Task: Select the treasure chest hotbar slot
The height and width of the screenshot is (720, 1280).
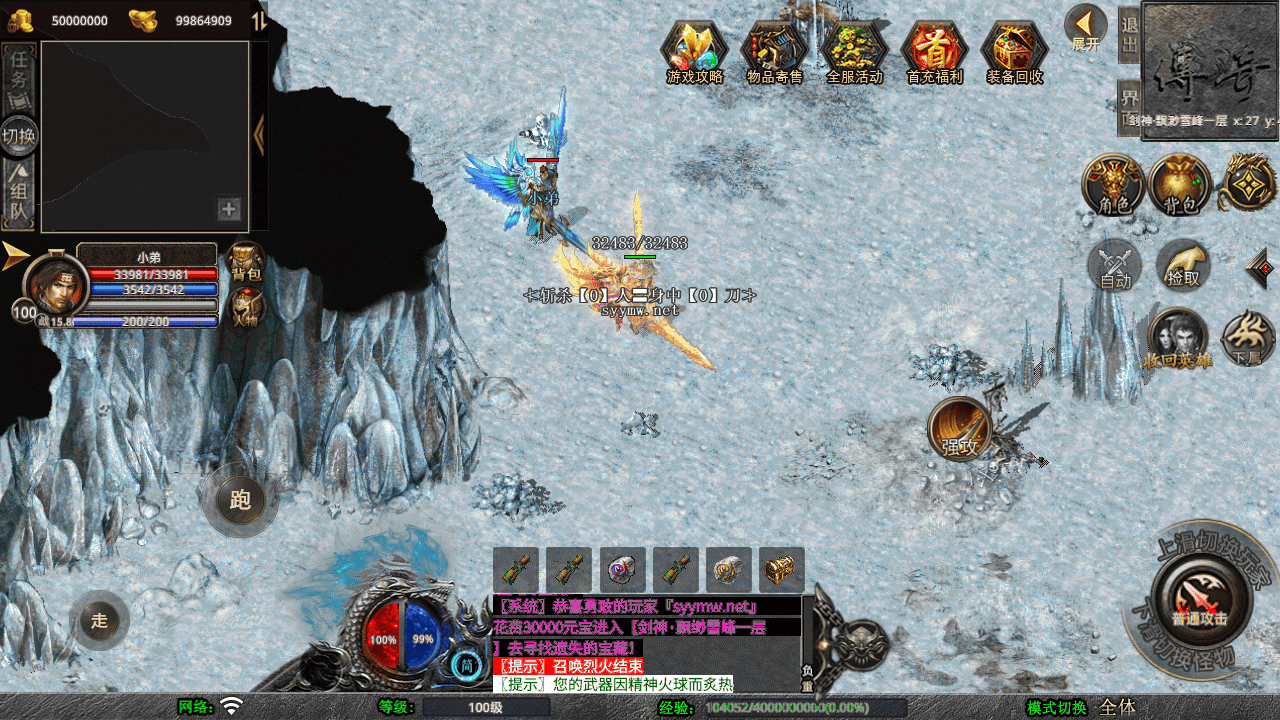Action: [x=781, y=570]
